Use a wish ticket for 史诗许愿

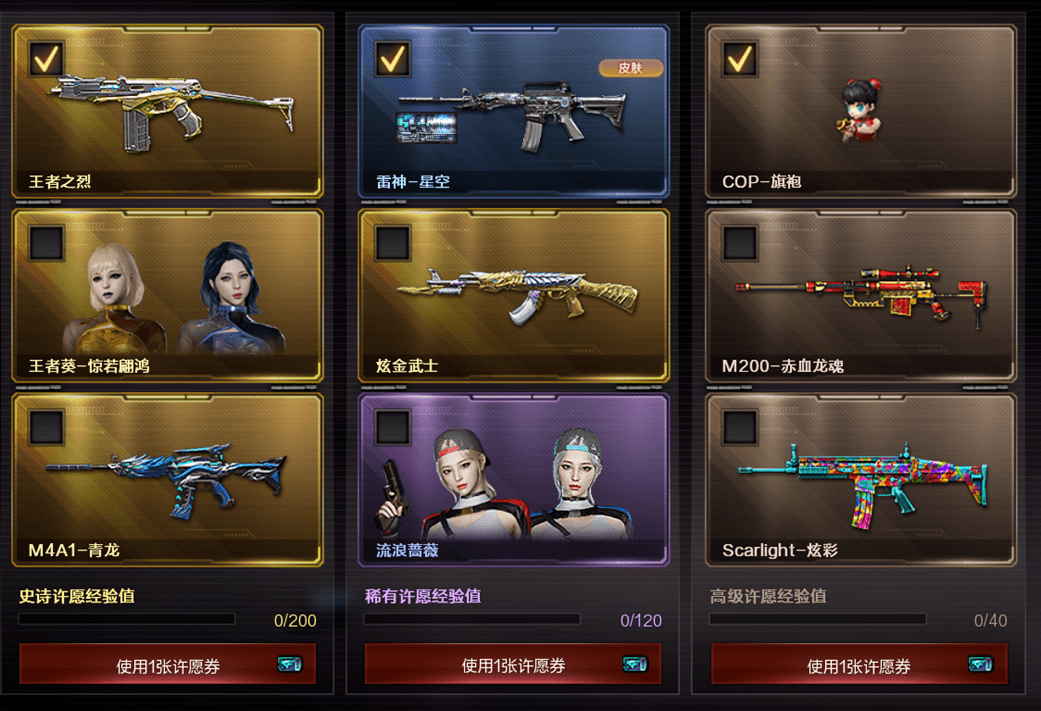tap(167, 665)
